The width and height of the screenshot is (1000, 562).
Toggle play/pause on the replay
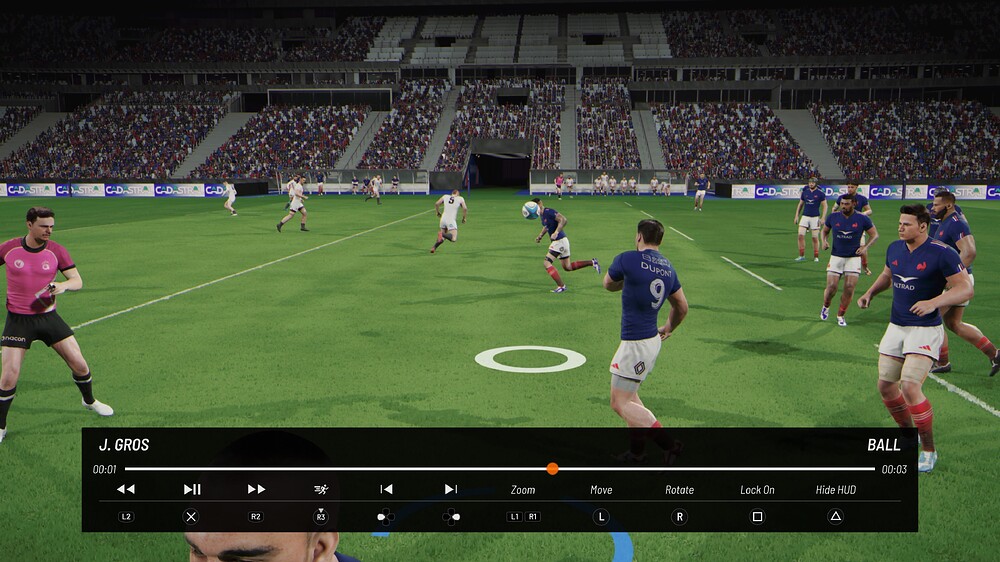[x=192, y=489]
